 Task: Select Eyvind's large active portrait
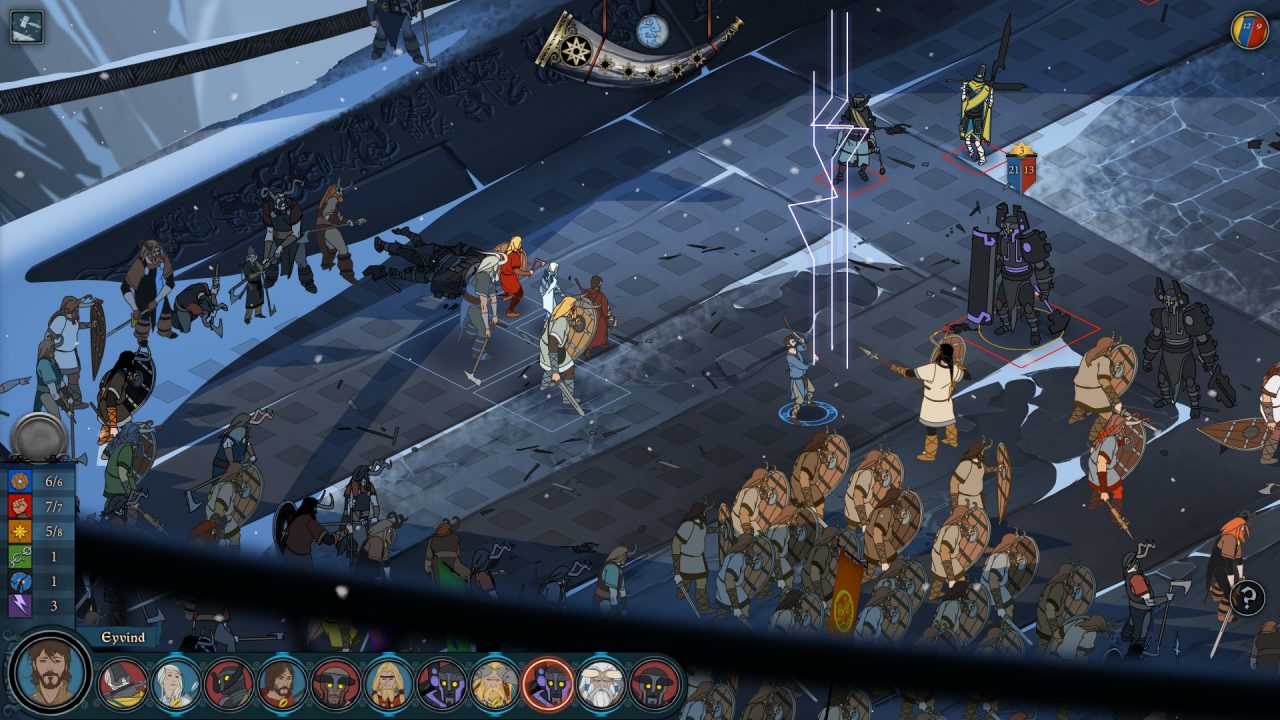coord(50,673)
